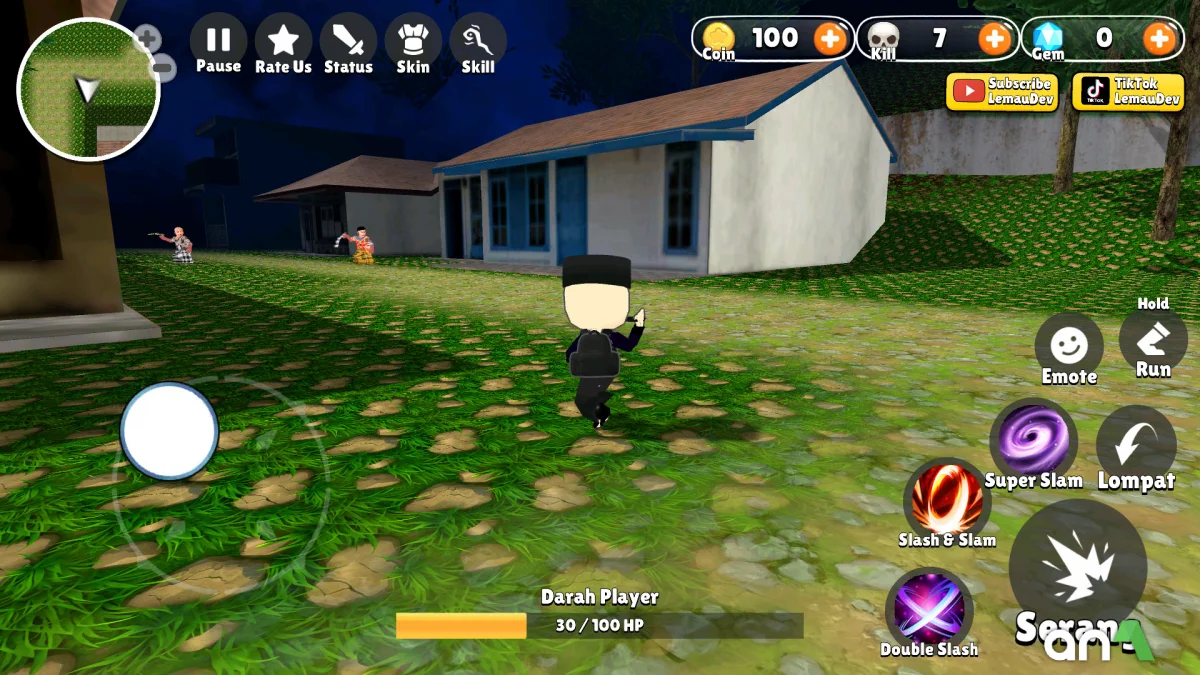Viewport: 1200px width, 675px height.
Task: Zoom out the minimap
Action: 165,69
